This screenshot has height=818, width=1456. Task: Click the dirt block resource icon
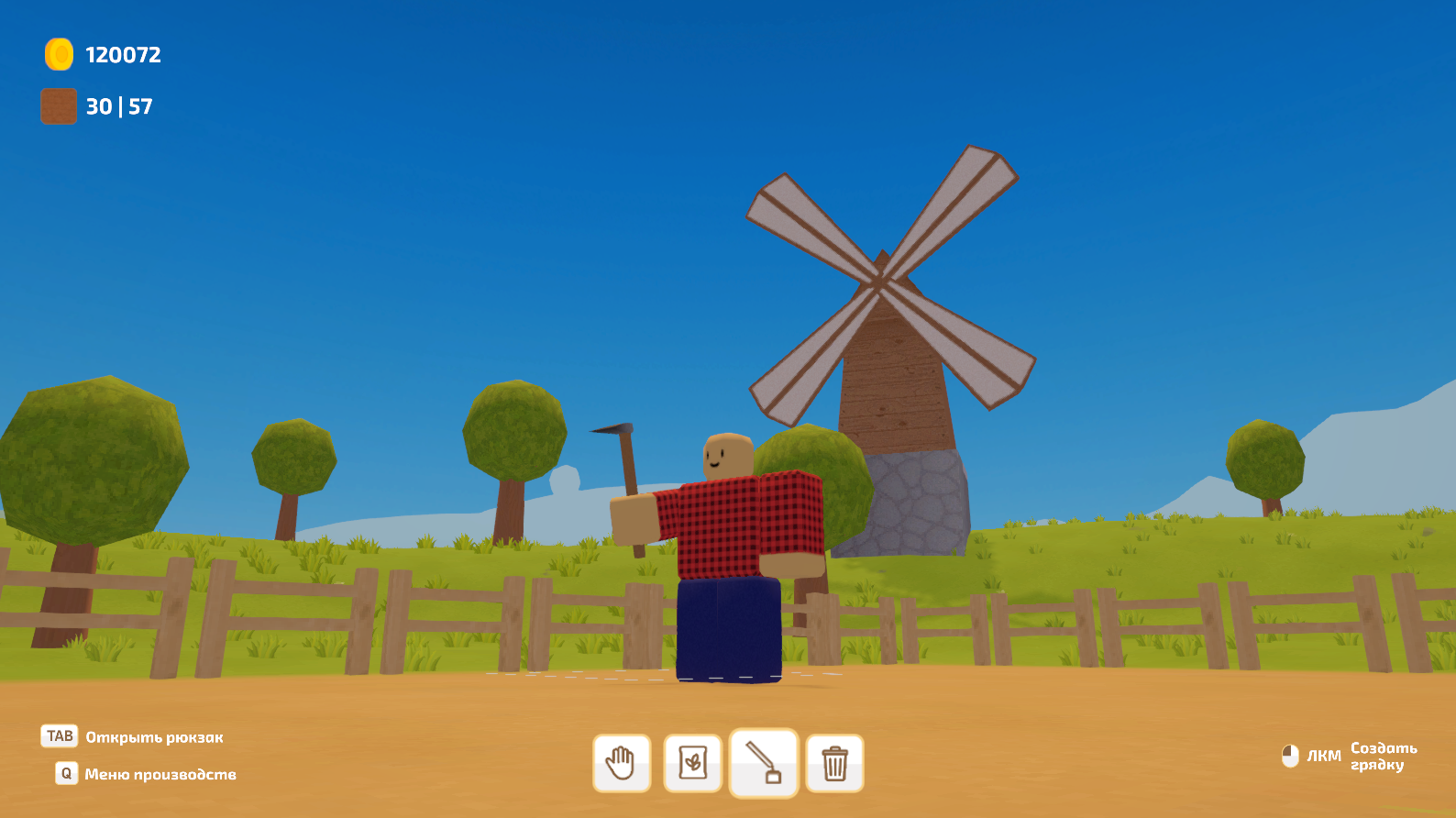[x=58, y=105]
